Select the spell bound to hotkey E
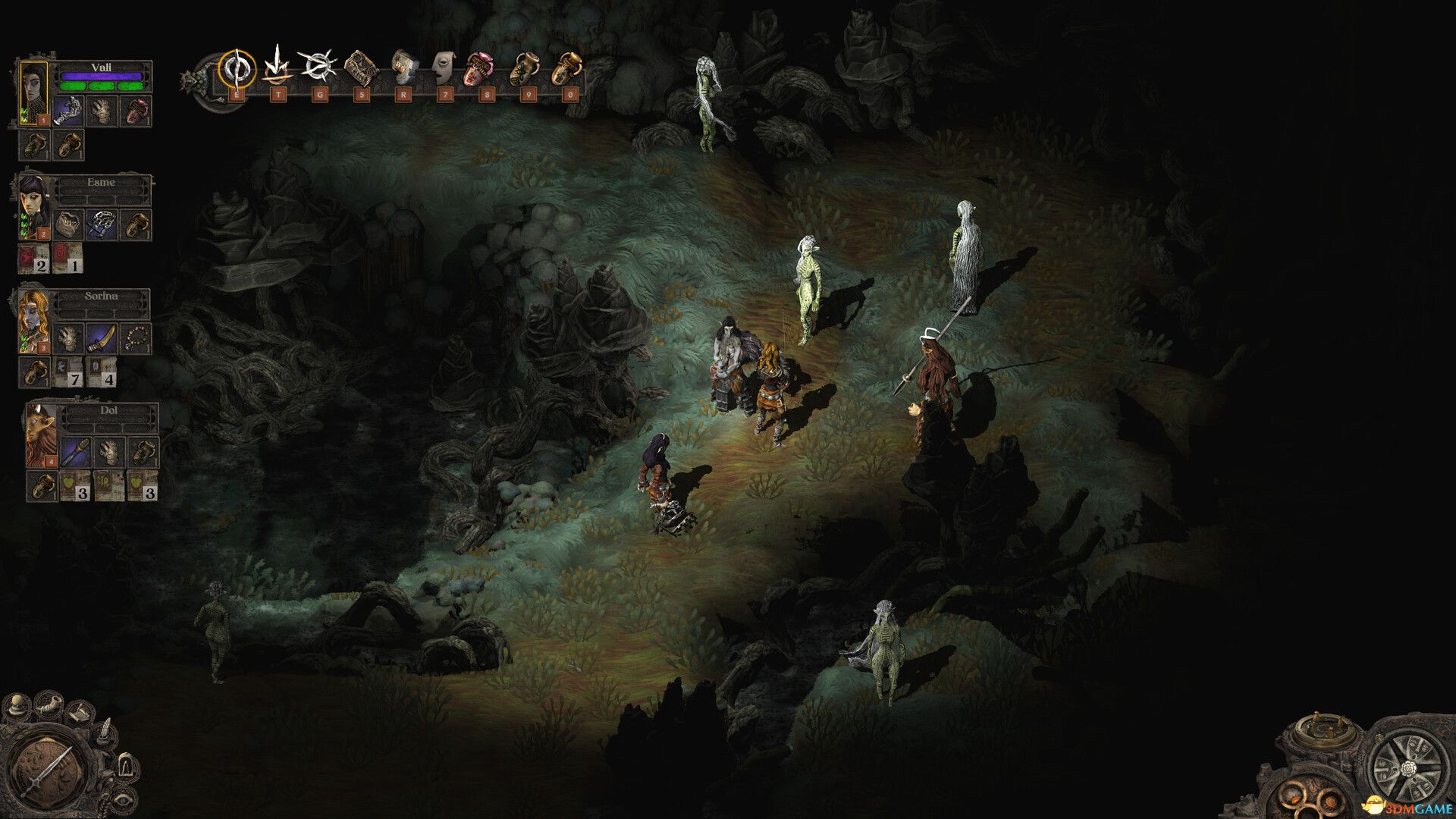Image resolution: width=1456 pixels, height=819 pixels. (237, 70)
